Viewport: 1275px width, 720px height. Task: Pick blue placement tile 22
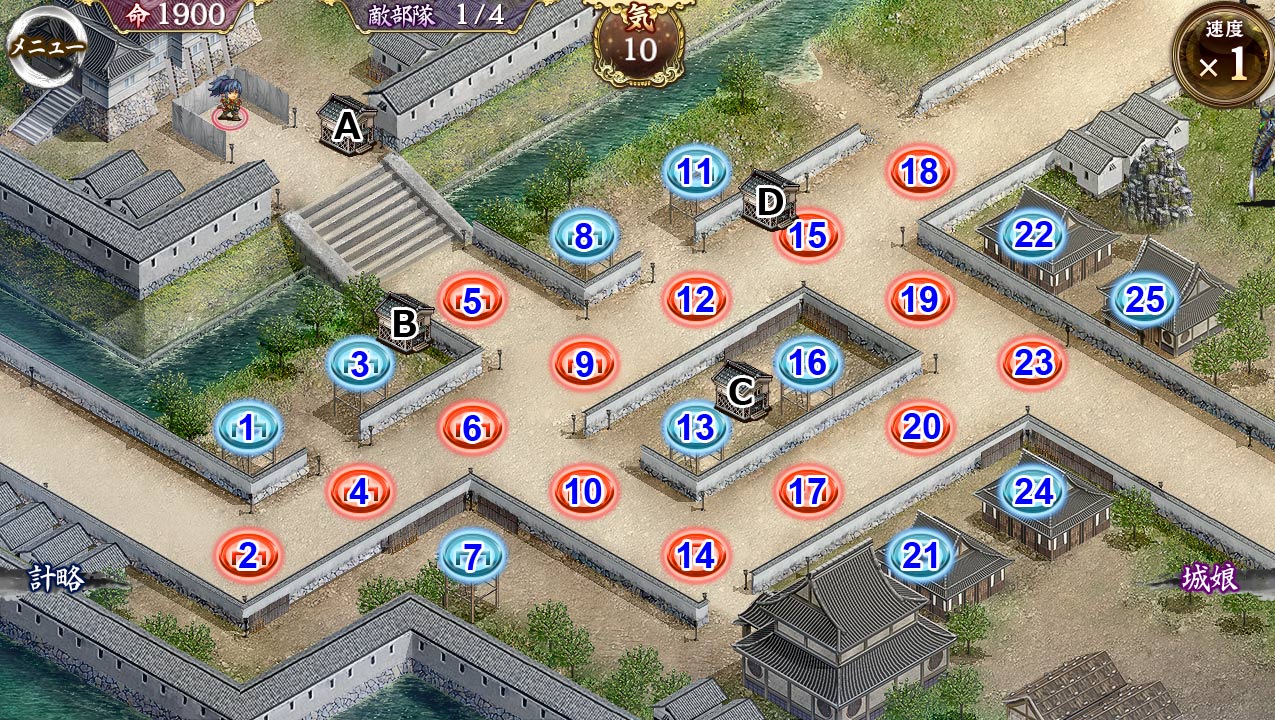(1034, 236)
